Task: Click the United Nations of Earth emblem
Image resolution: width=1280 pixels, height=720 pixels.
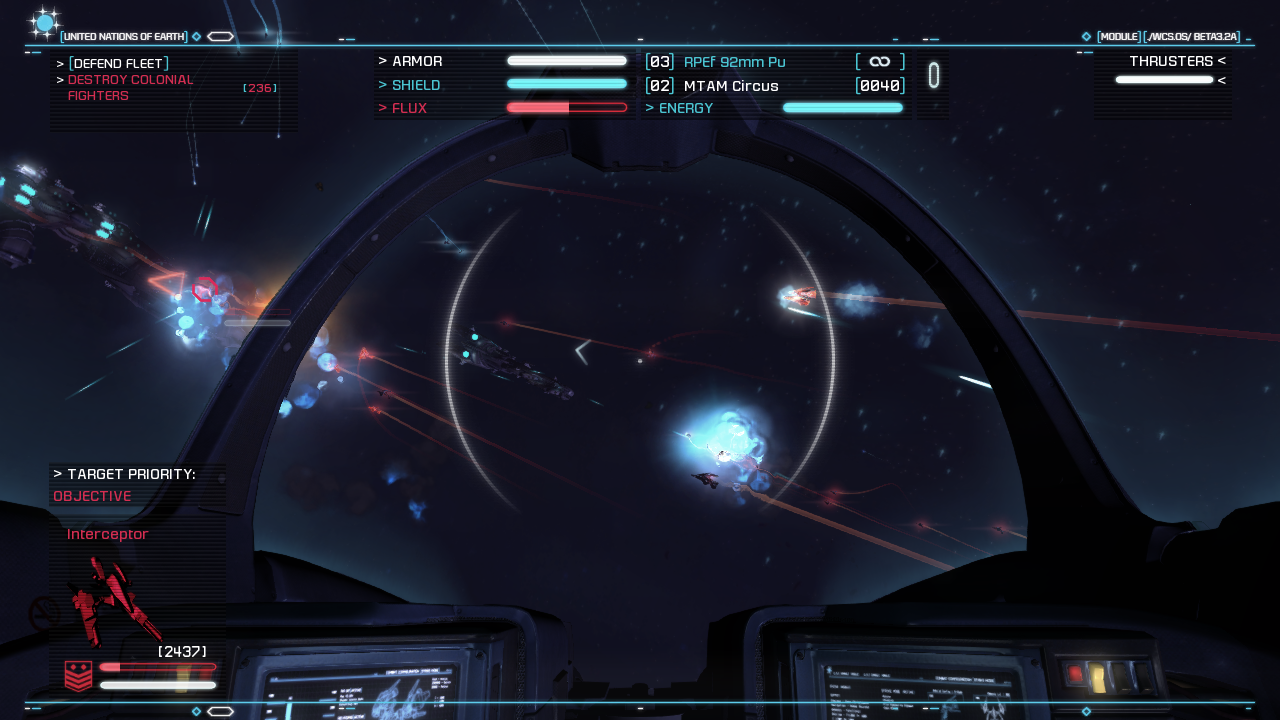Action: pos(45,23)
